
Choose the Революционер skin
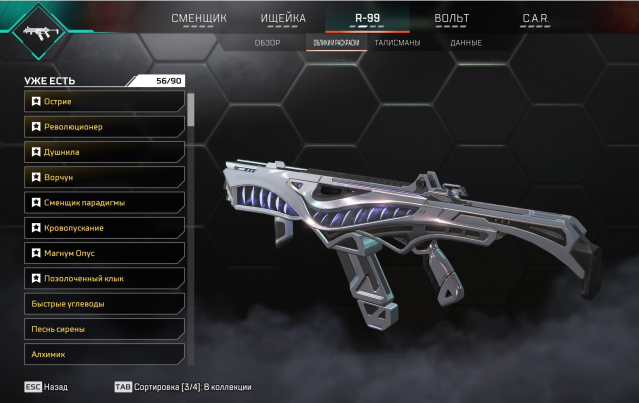(x=105, y=127)
